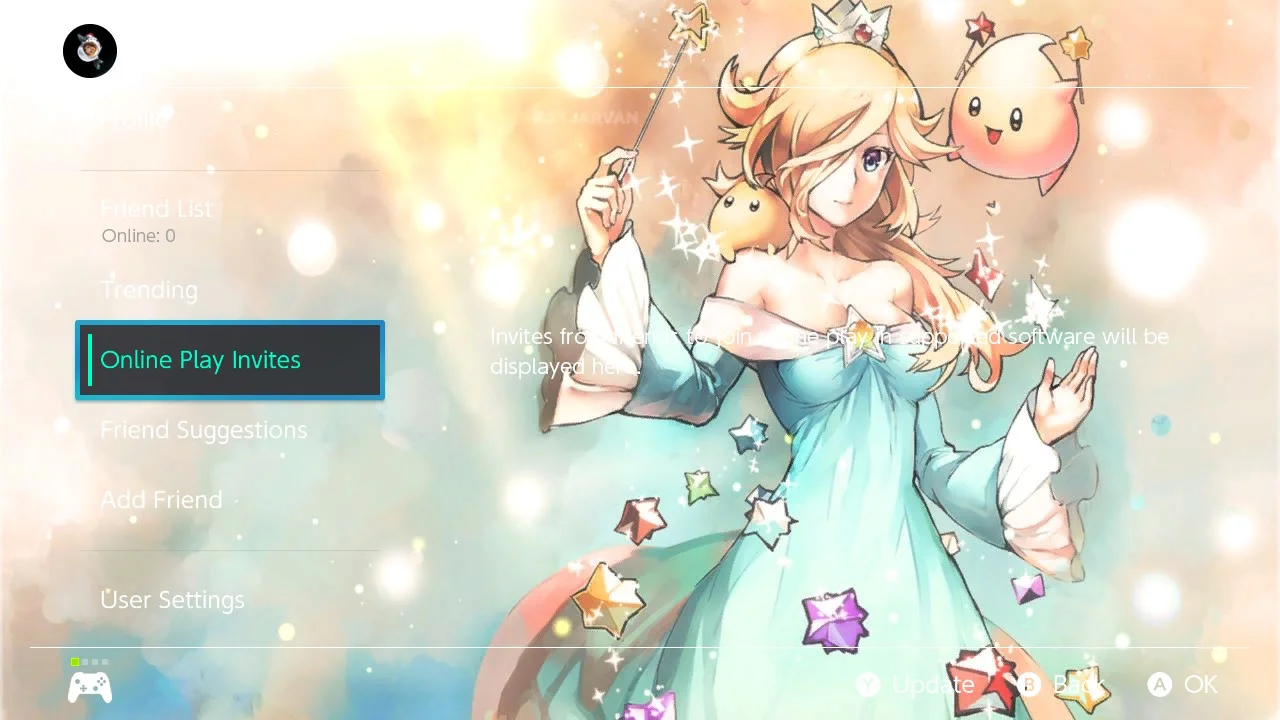Open the Friend List section
Viewport: 1280px width, 720px height.
pos(156,209)
